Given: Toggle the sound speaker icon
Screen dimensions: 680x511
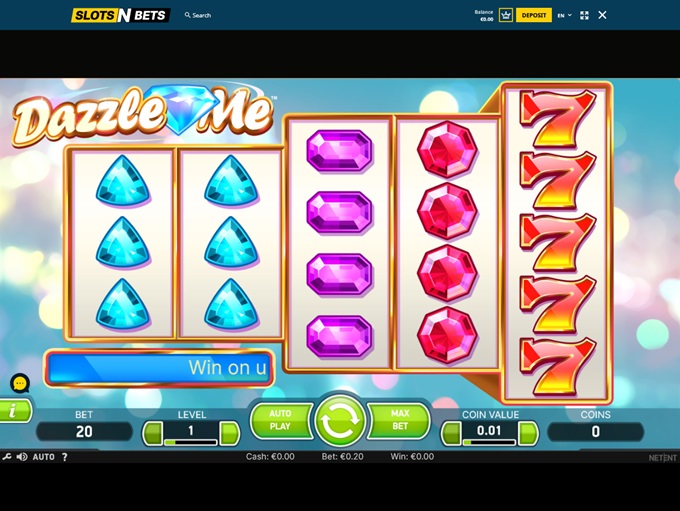Looking at the screenshot, I should tap(22, 457).
